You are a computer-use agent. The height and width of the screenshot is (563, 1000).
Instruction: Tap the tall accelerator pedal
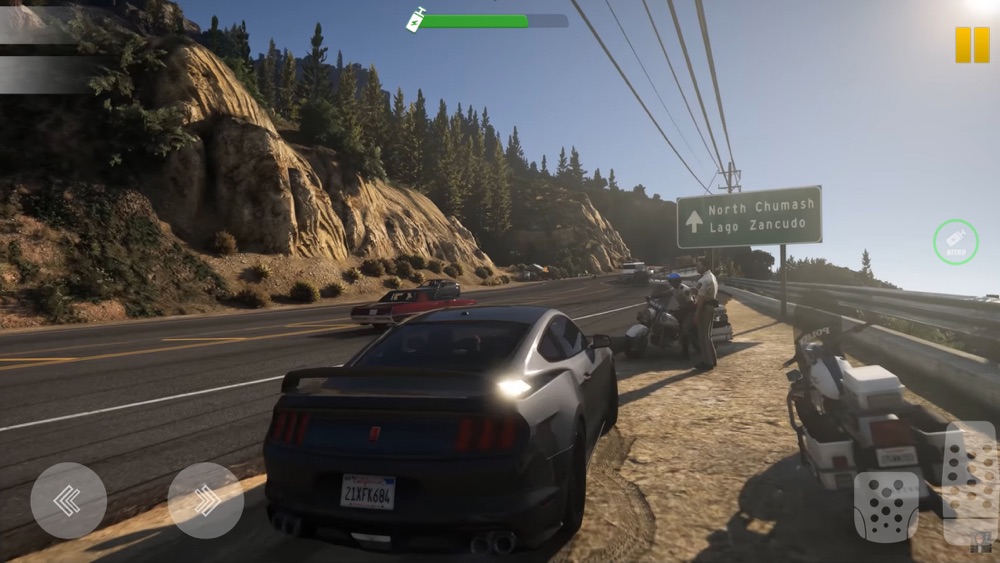[x=969, y=482]
